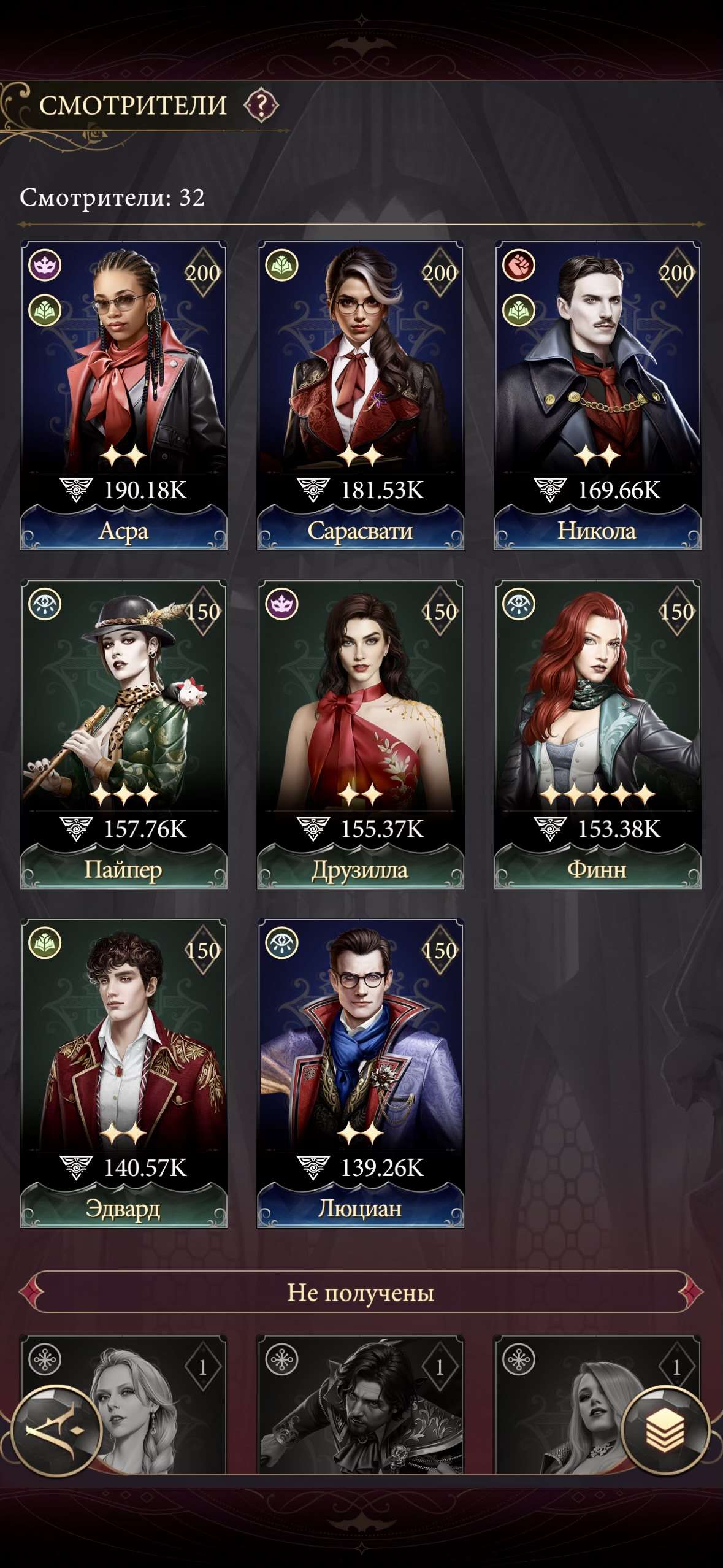Select the Асра warden card
723x1568 pixels.
(x=124, y=396)
